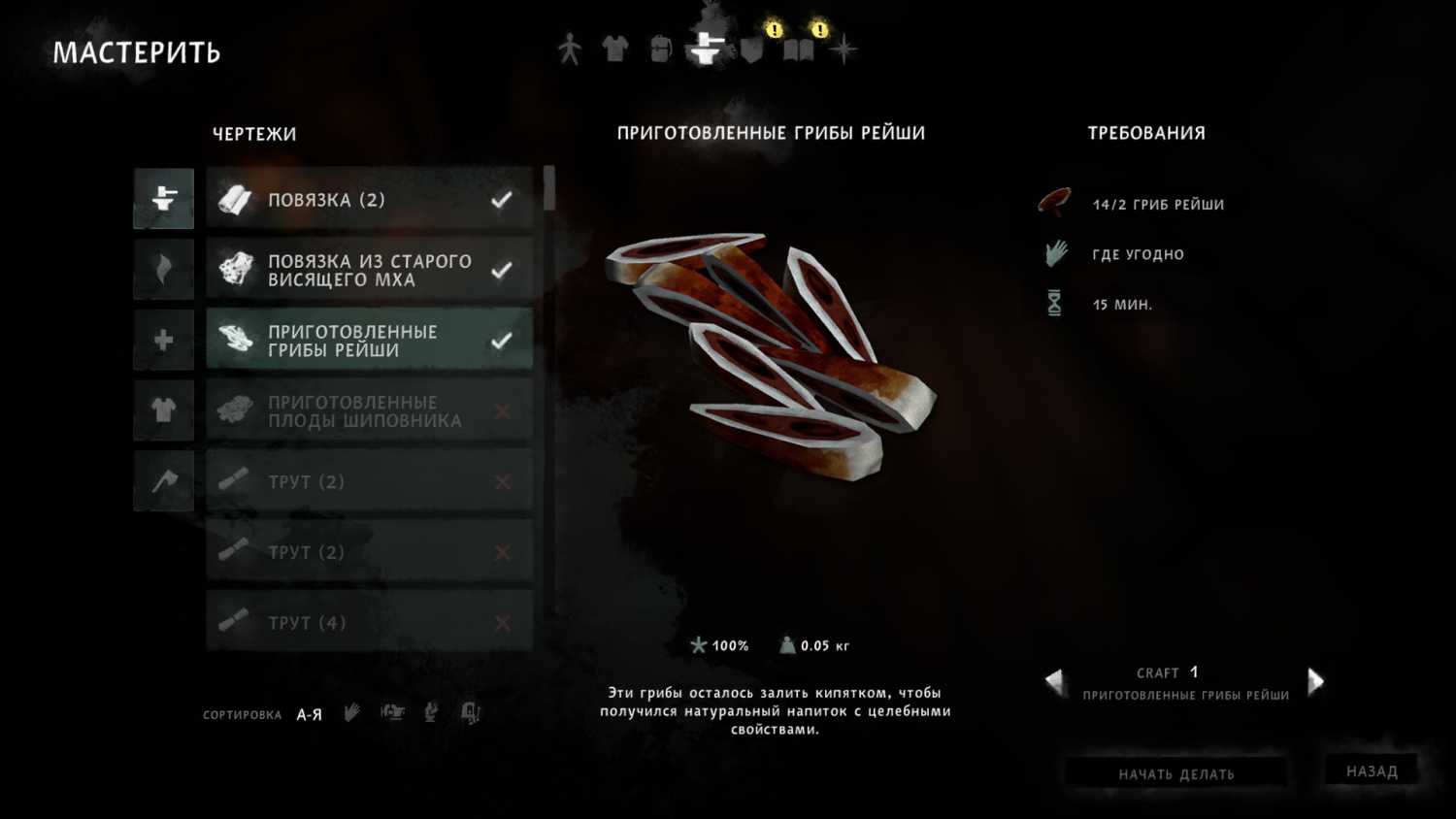Sort blueprints by hand icon
This screenshot has width=1456, height=819.
pos(351,713)
